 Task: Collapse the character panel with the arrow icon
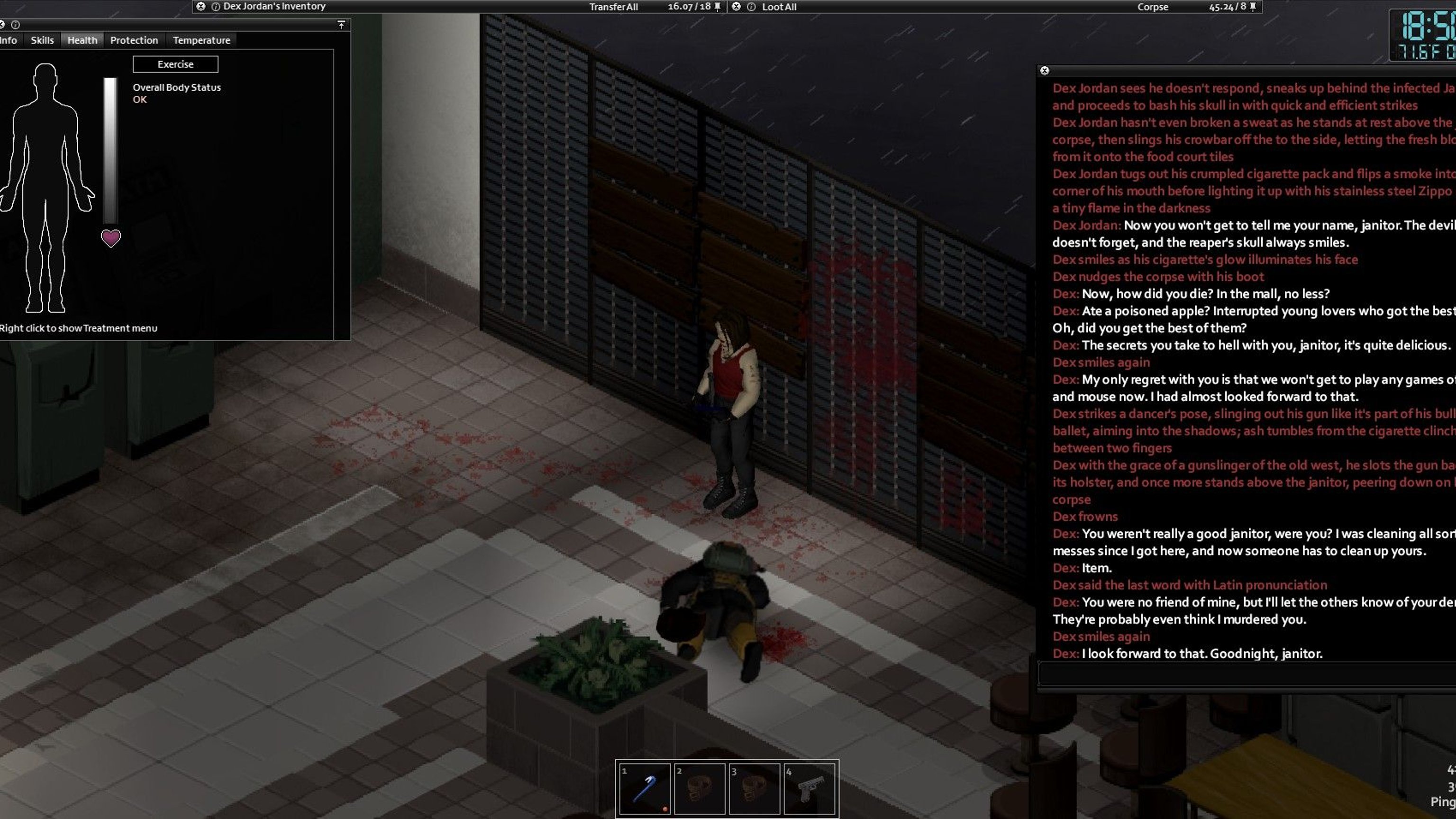[x=341, y=24]
